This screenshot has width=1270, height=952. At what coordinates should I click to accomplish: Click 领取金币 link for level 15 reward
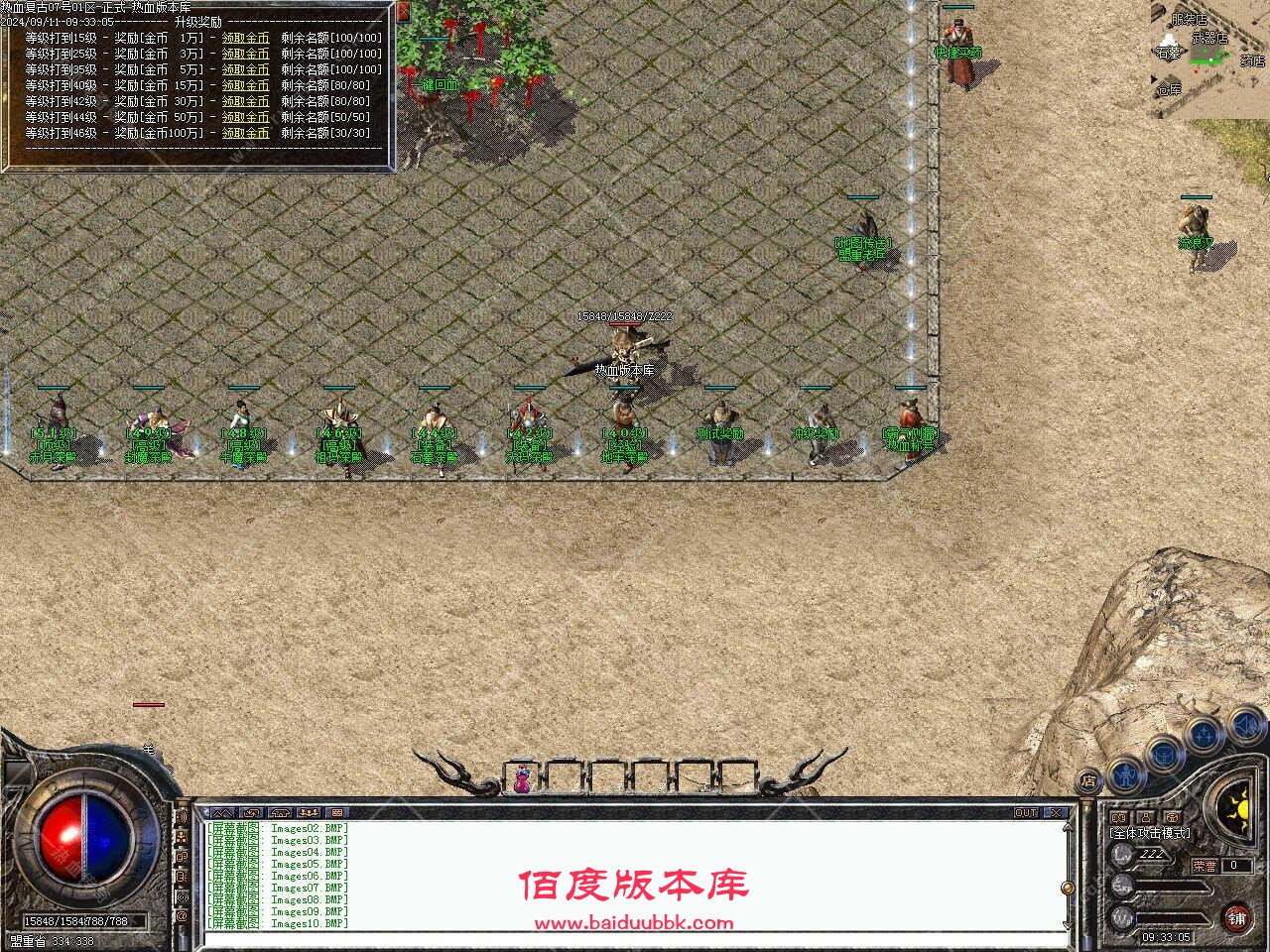(x=245, y=37)
